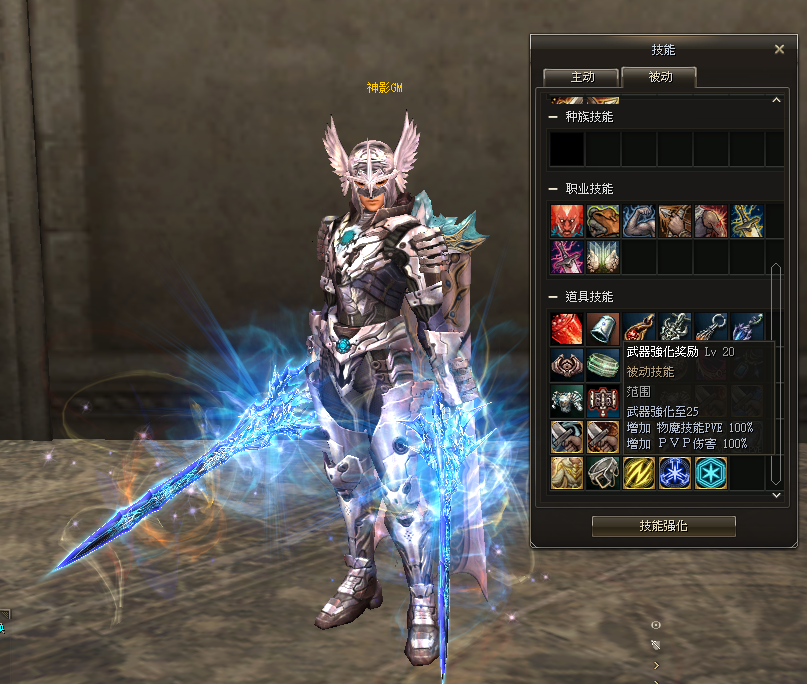The image size is (807, 684).
Task: Collapse the 道具技能 item skills section
Action: [554, 297]
